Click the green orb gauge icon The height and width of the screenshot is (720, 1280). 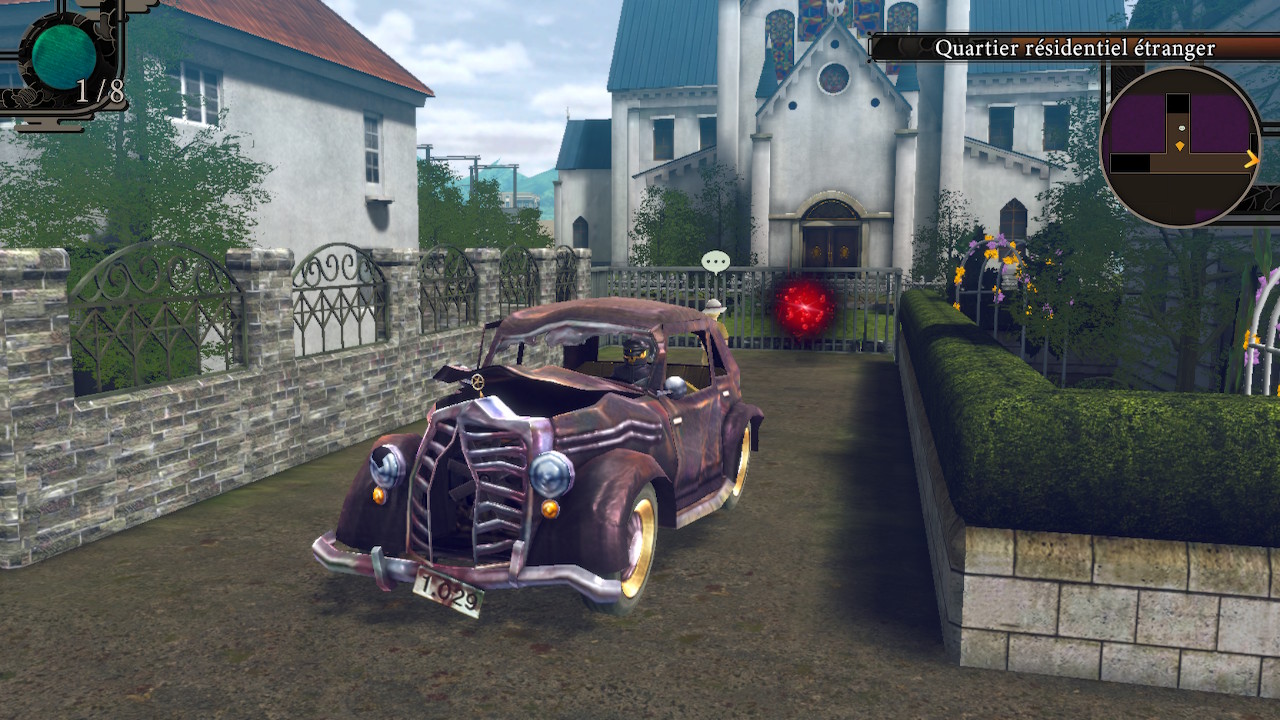(64, 54)
